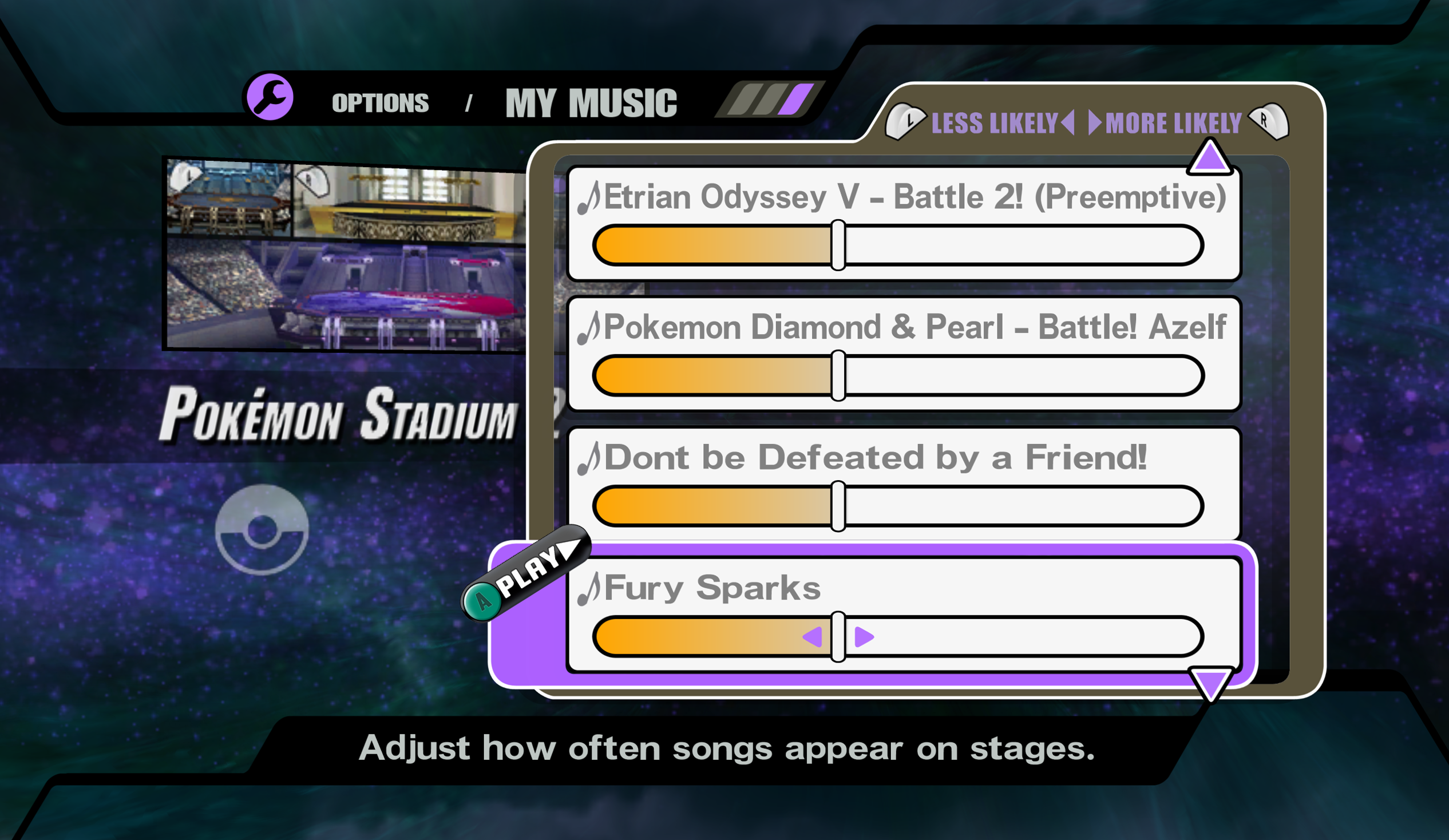Screen dimensions: 1449x840
Task: Adjust the Etrian Odyssey V frequency slider handle
Action: (x=838, y=245)
